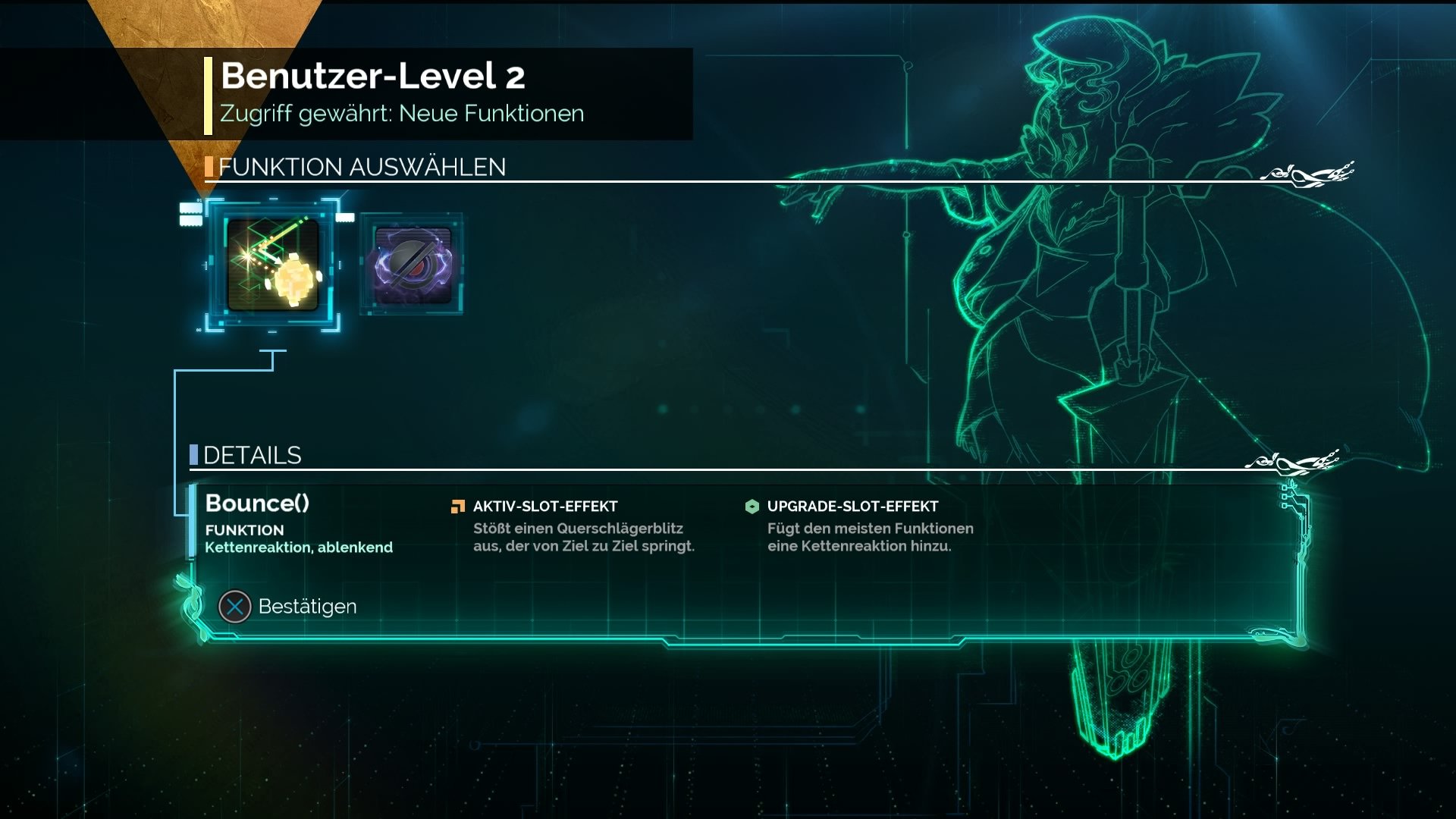Click the orange marker beside FUNKTION AUSWÄHLEN
This screenshot has height=819, width=1456.
pos(209,168)
